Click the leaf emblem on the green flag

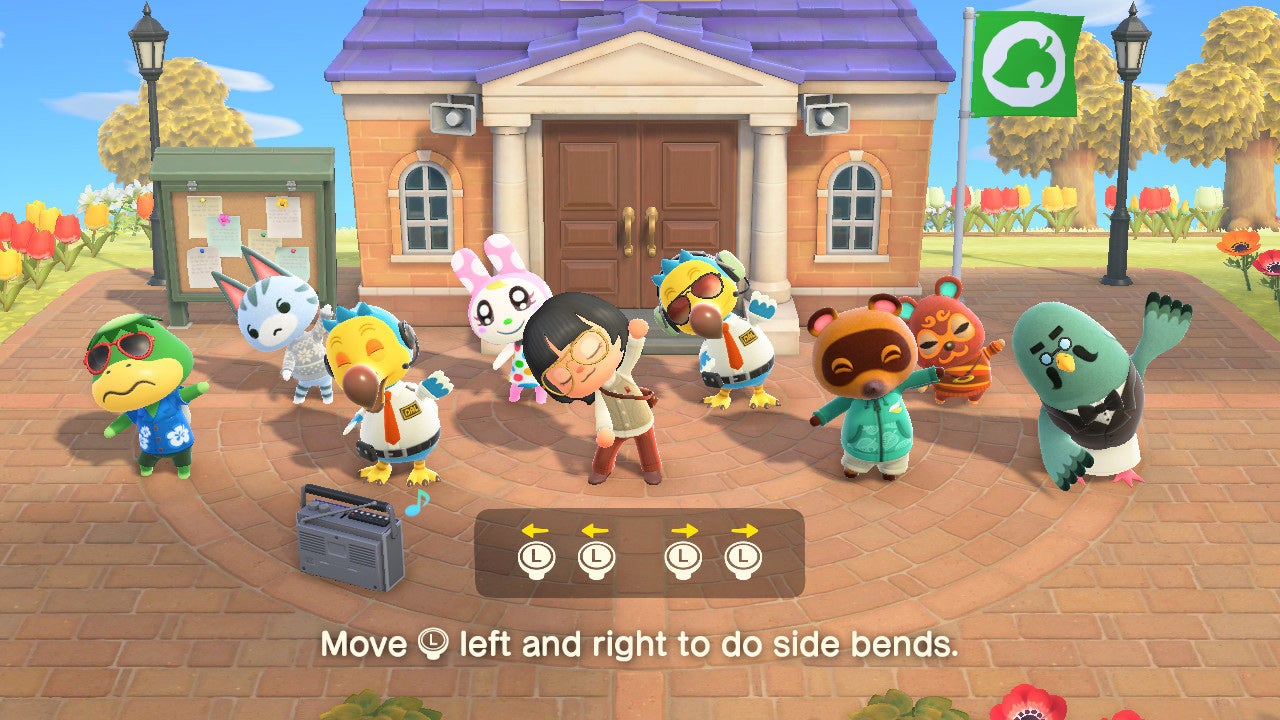pyautogui.click(x=1025, y=63)
